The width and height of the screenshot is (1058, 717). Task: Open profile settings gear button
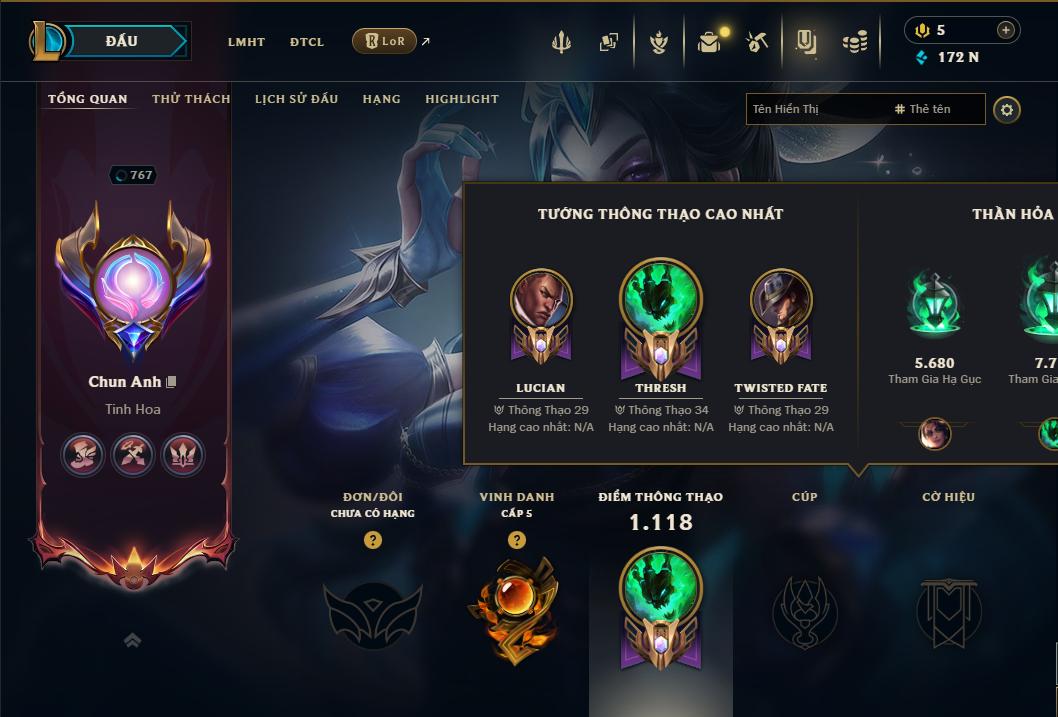point(1007,109)
